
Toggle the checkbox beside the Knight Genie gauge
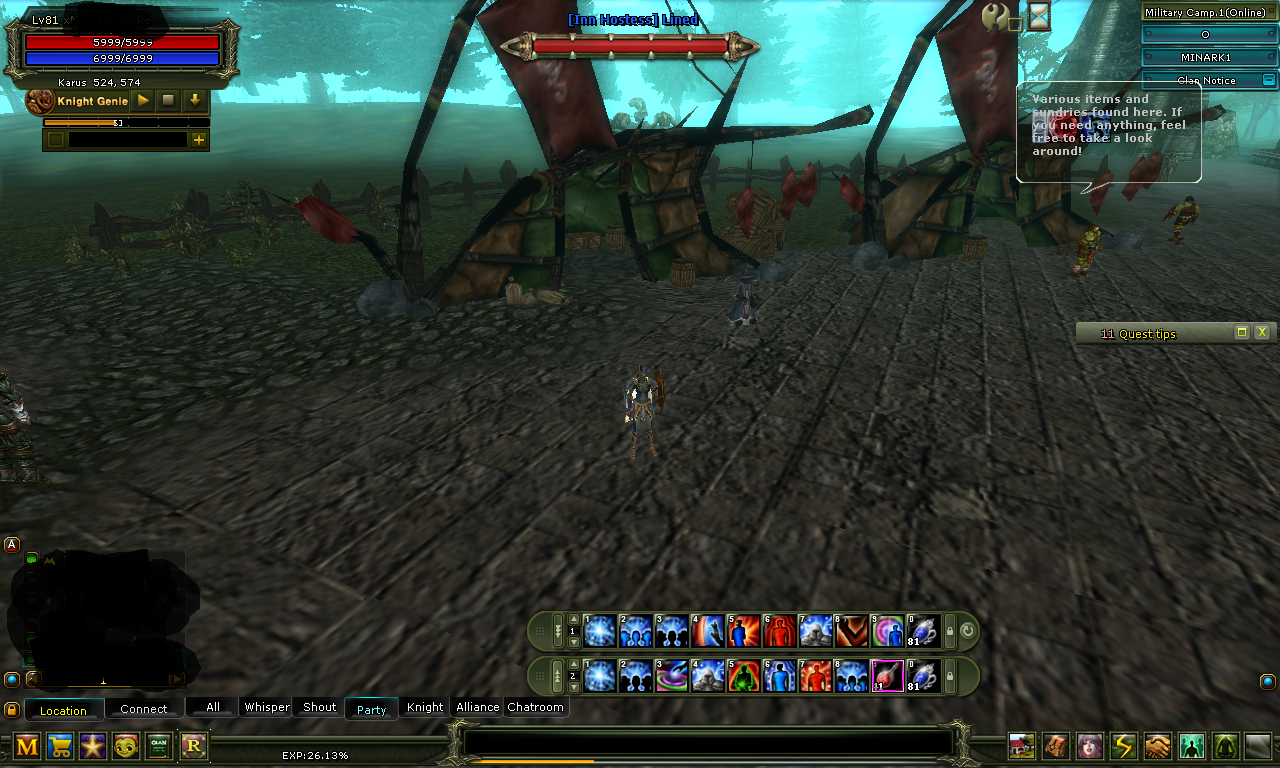(x=55, y=139)
